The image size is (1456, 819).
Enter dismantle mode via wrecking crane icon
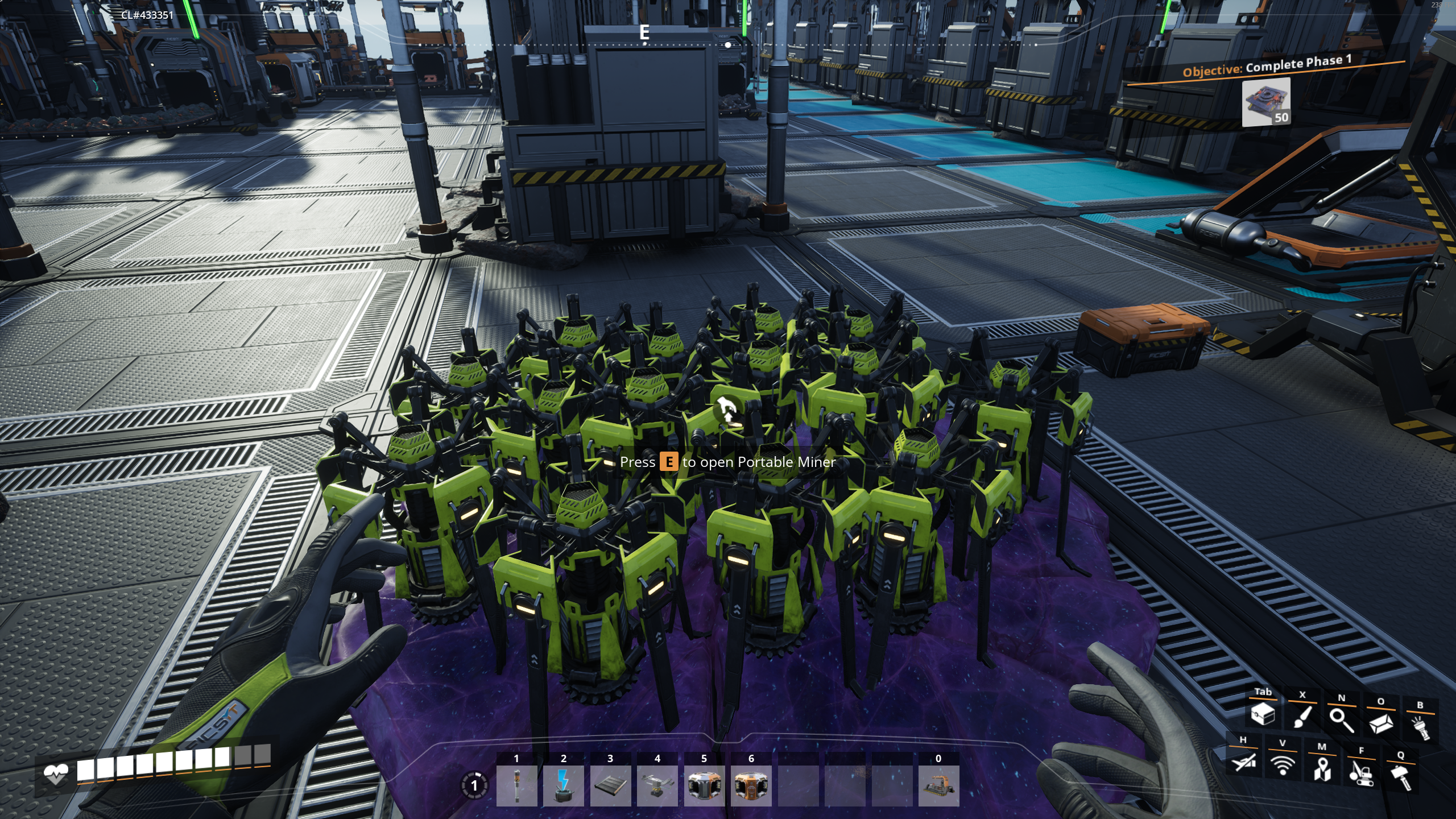click(x=1361, y=772)
